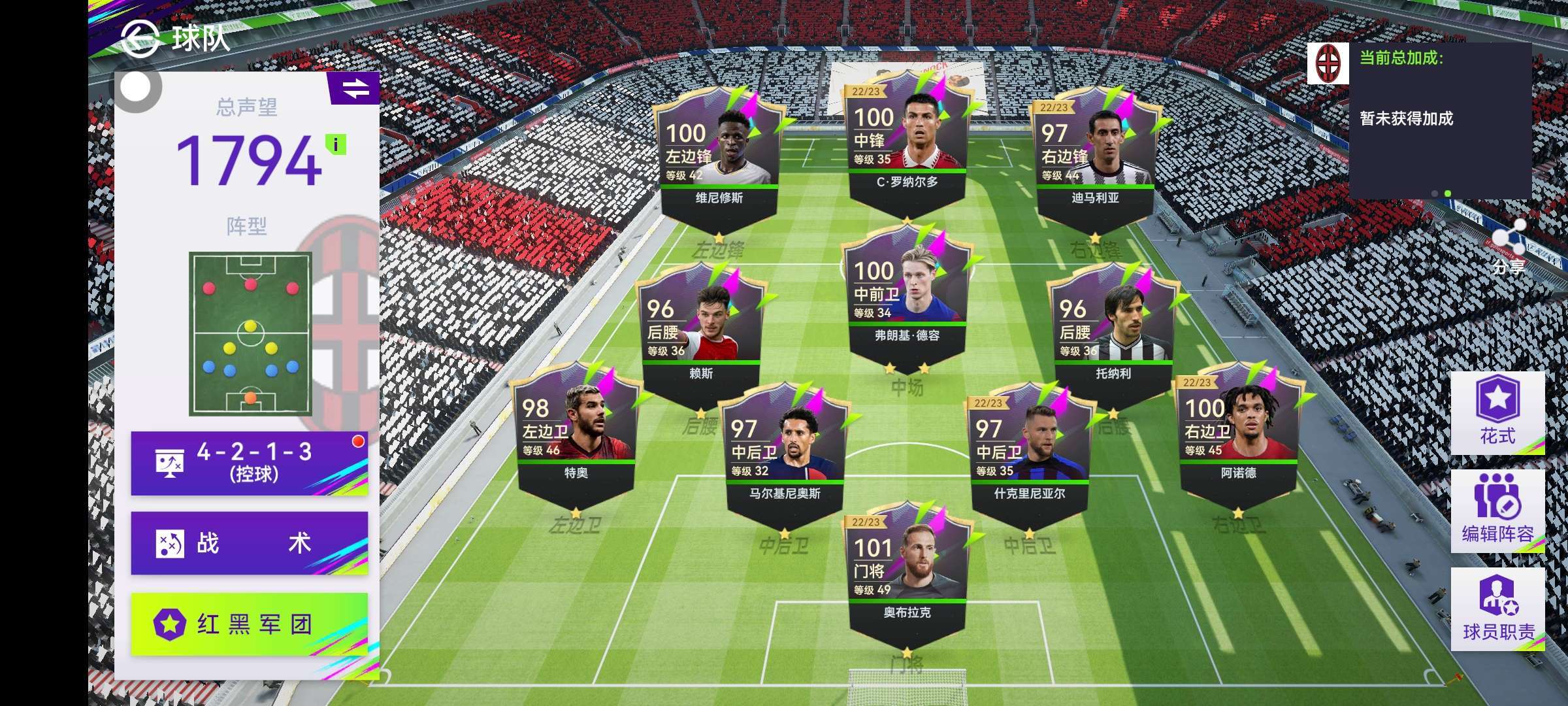Select the 弗朗基·德容 midfielder card
Image resolution: width=1568 pixels, height=706 pixels.
(906, 297)
